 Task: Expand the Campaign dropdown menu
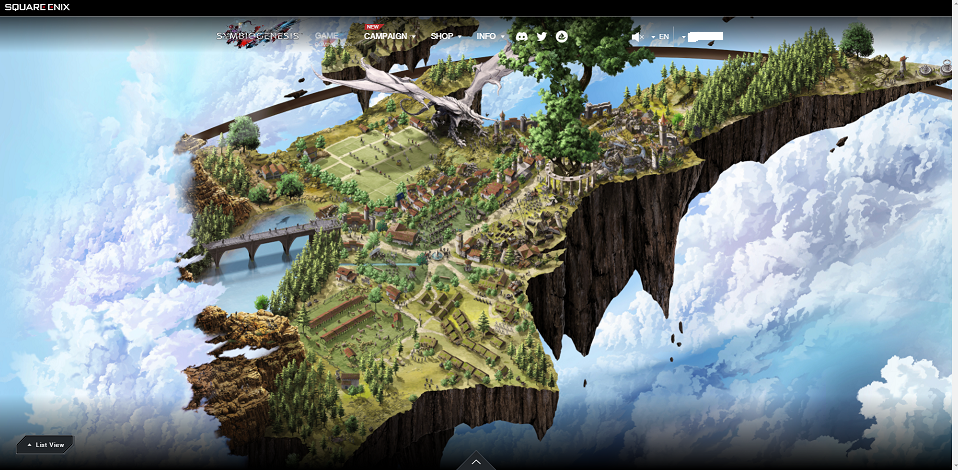[389, 37]
